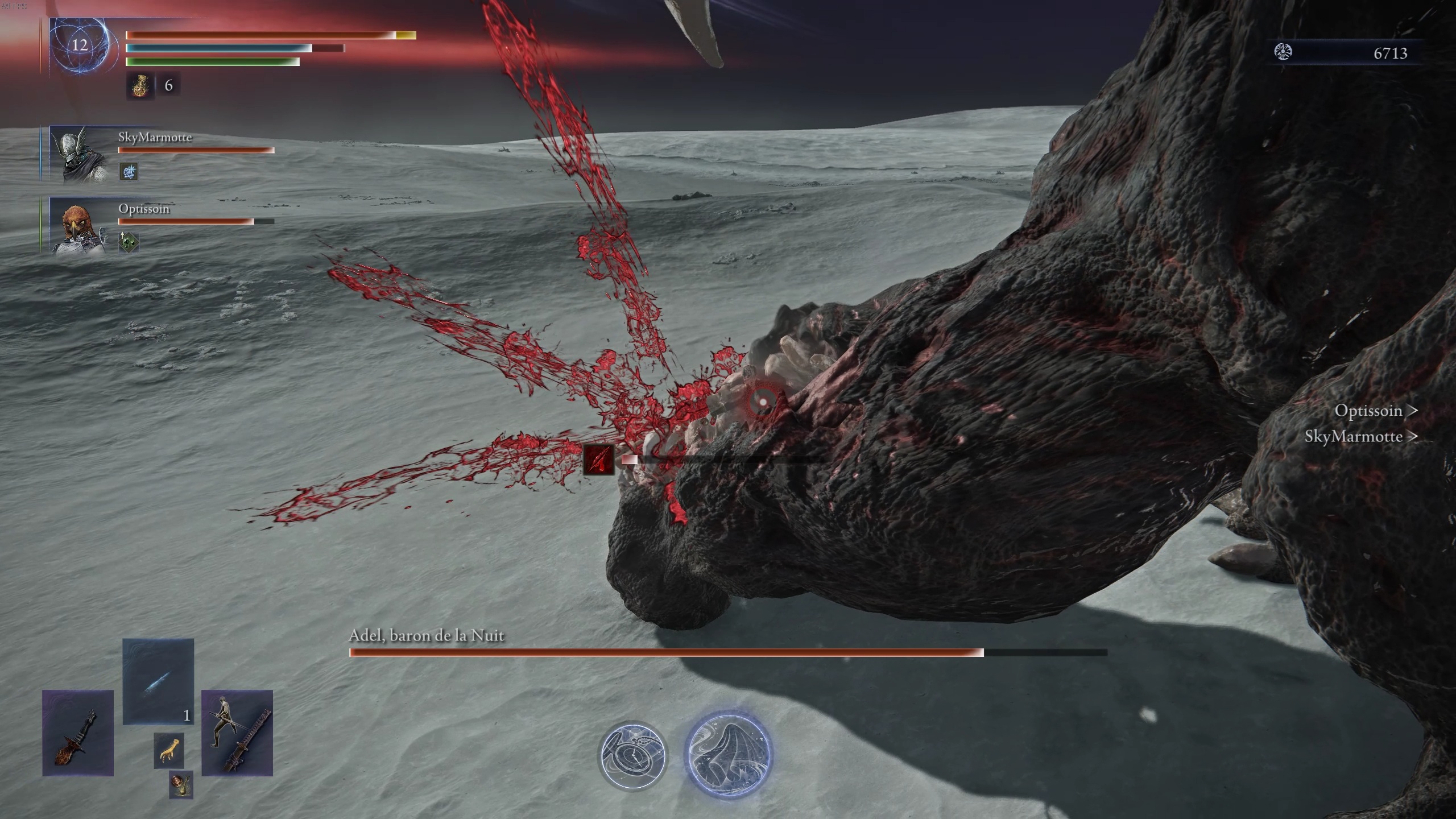Inspect Optissoin's green arrow buff icon
Screen dimensions: 1456x819
click(129, 242)
